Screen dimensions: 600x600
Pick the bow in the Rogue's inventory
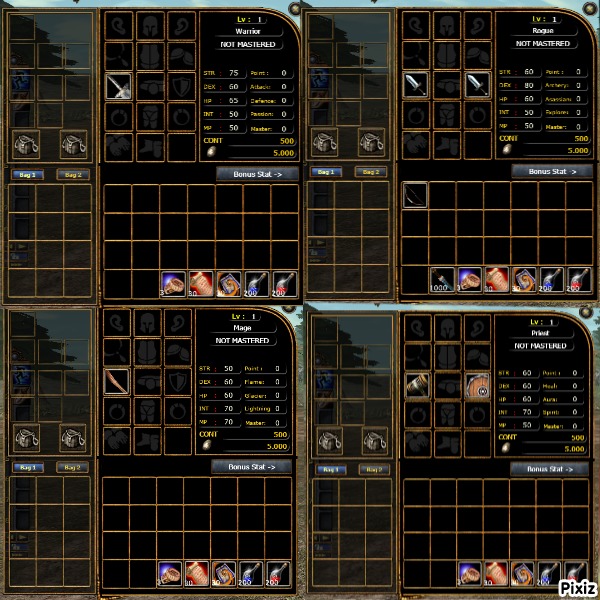[x=415, y=194]
